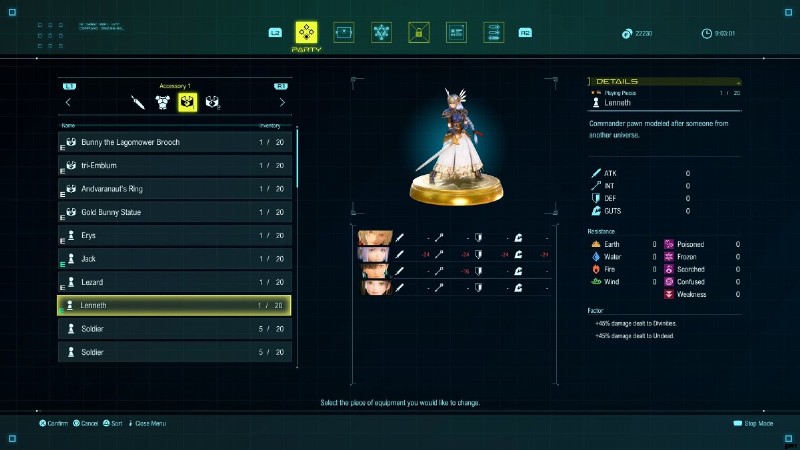Go to next equipment category arrow
Screen dimensions: 800x450
point(282,102)
